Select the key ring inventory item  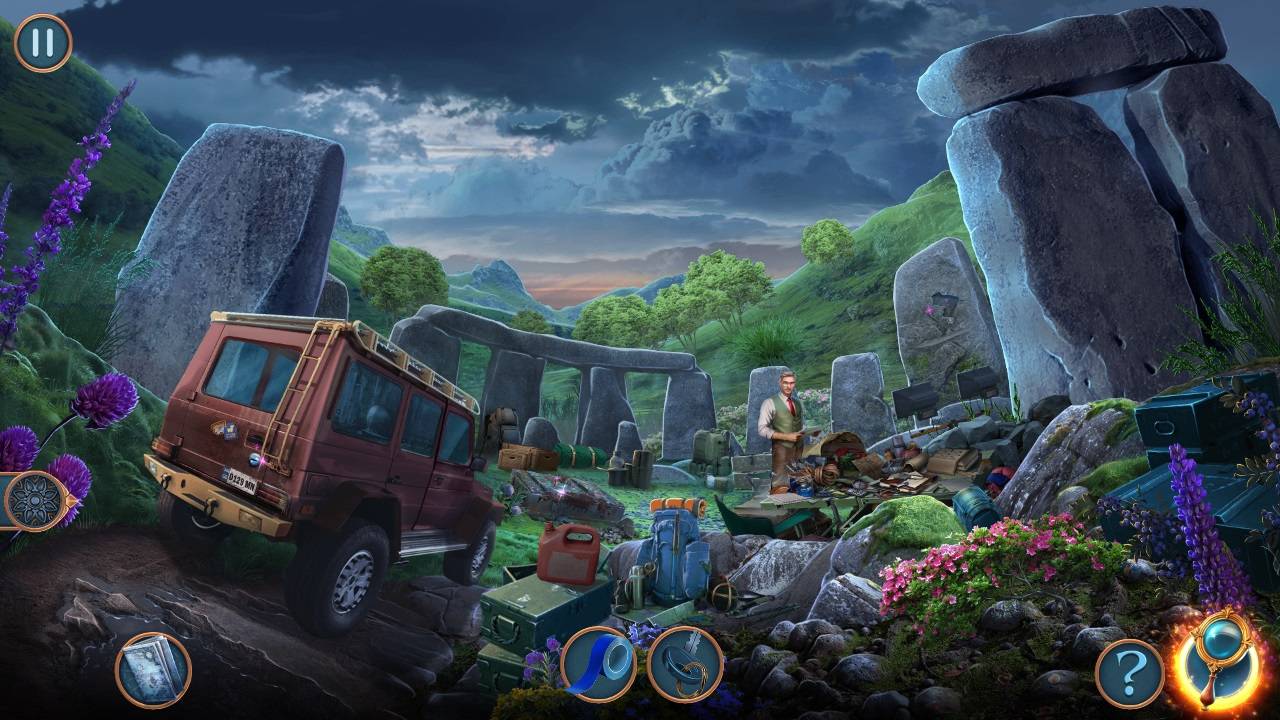tap(685, 664)
